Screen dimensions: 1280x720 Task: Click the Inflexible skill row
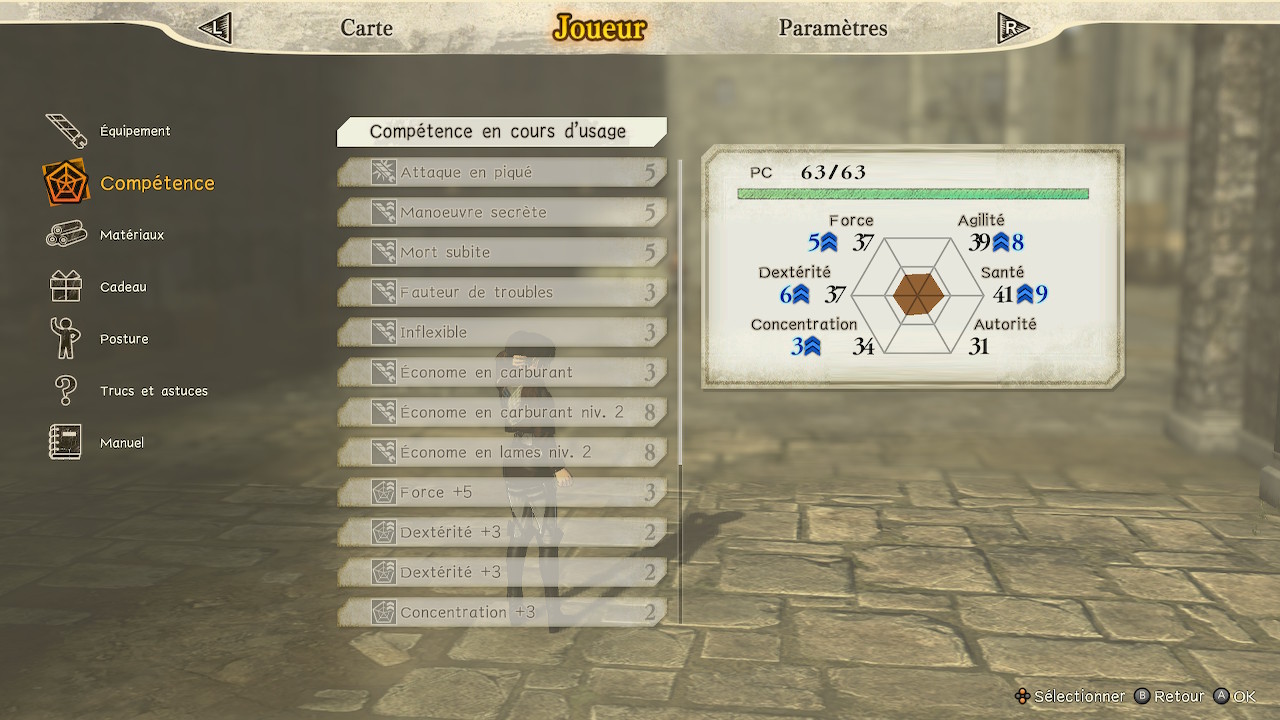click(502, 332)
